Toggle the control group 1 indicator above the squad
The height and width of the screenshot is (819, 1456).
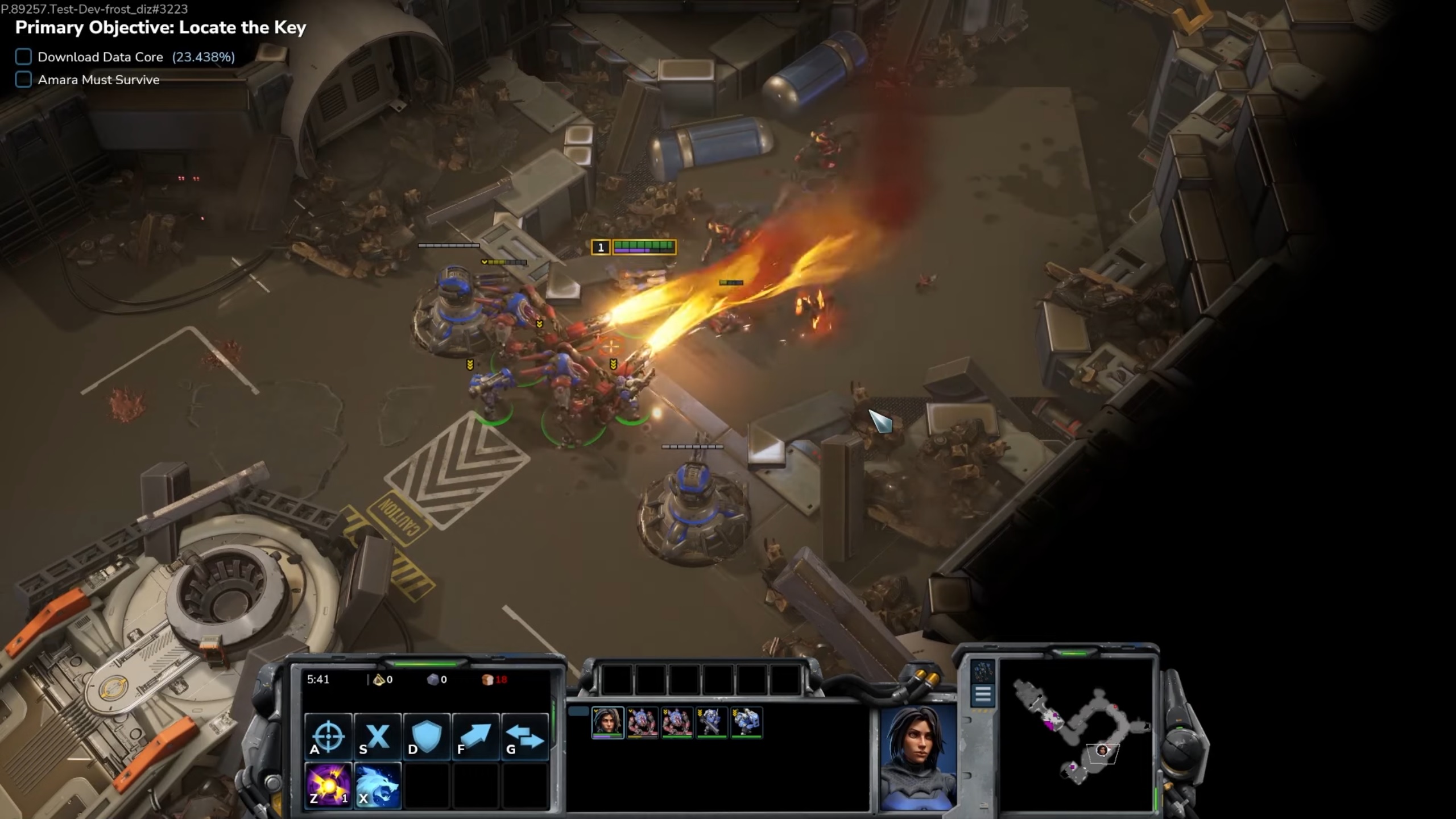click(601, 246)
